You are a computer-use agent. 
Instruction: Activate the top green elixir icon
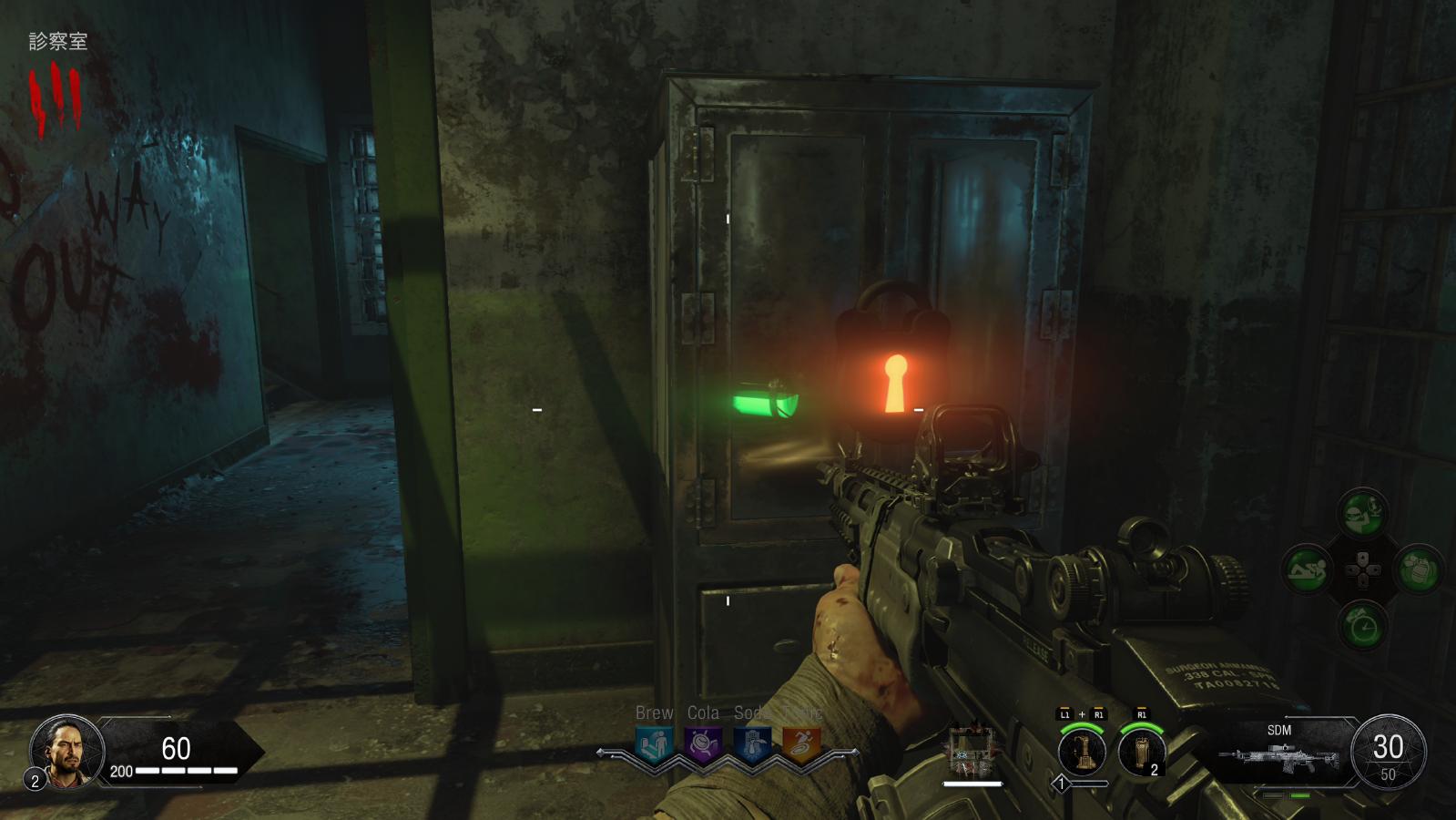pos(1362,514)
